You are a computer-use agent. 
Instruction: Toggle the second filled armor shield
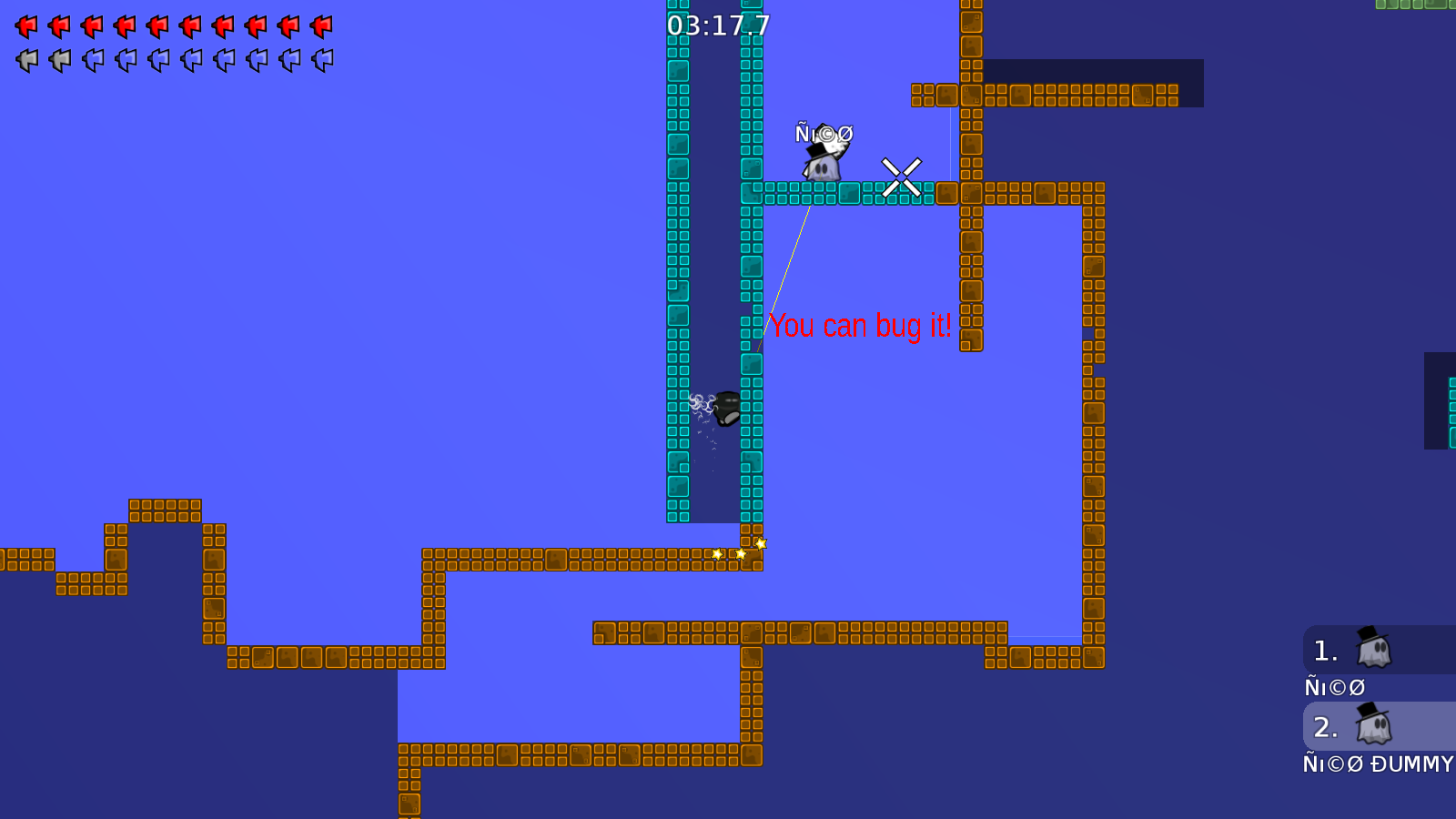(x=58, y=59)
